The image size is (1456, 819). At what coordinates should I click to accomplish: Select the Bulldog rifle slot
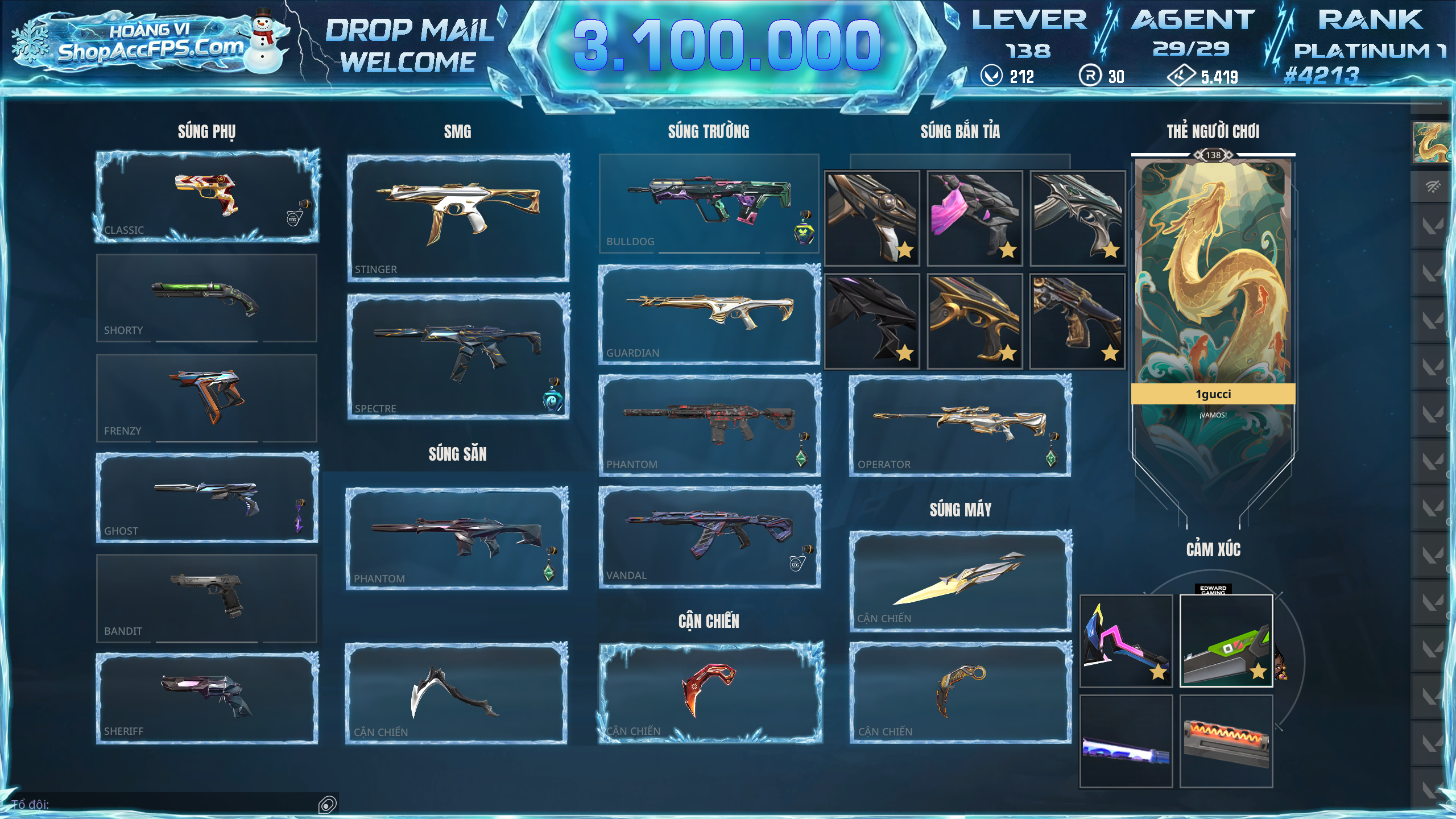pyautogui.click(x=709, y=203)
